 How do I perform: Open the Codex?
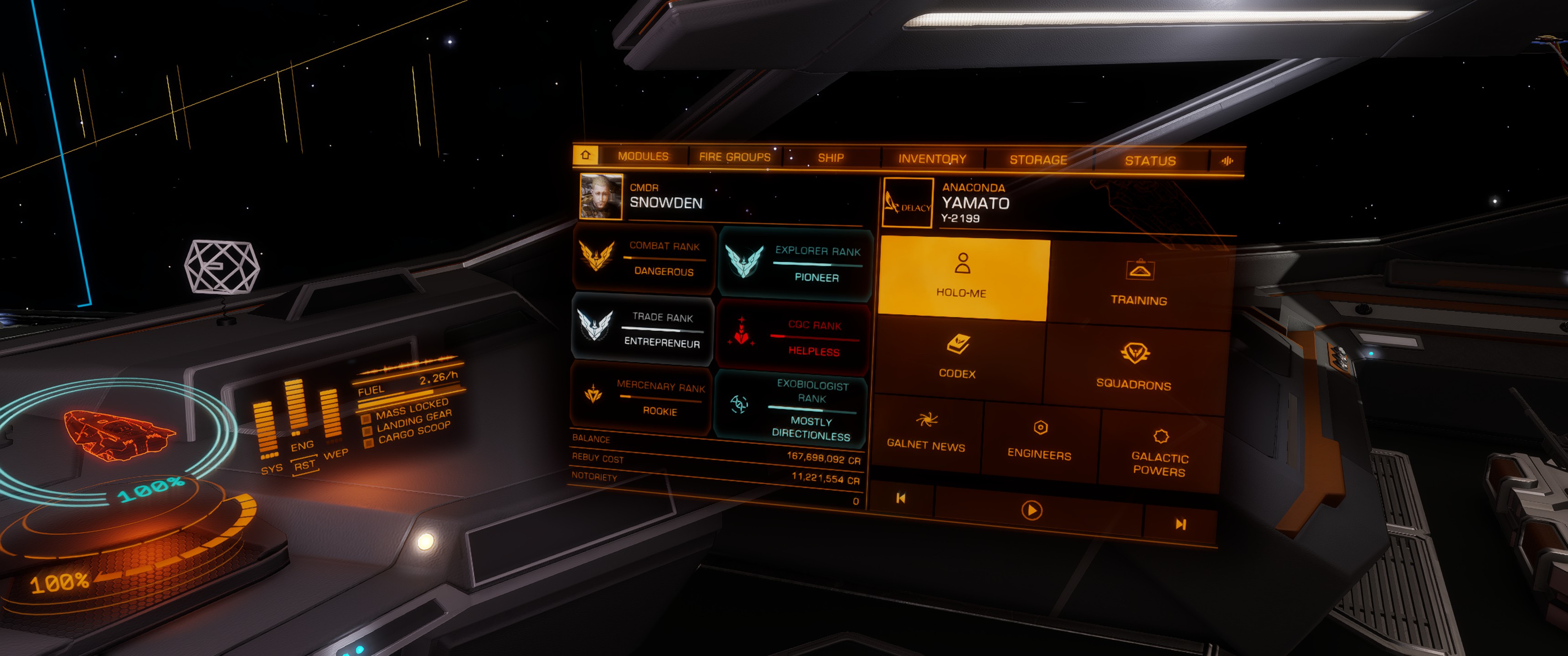[x=958, y=356]
